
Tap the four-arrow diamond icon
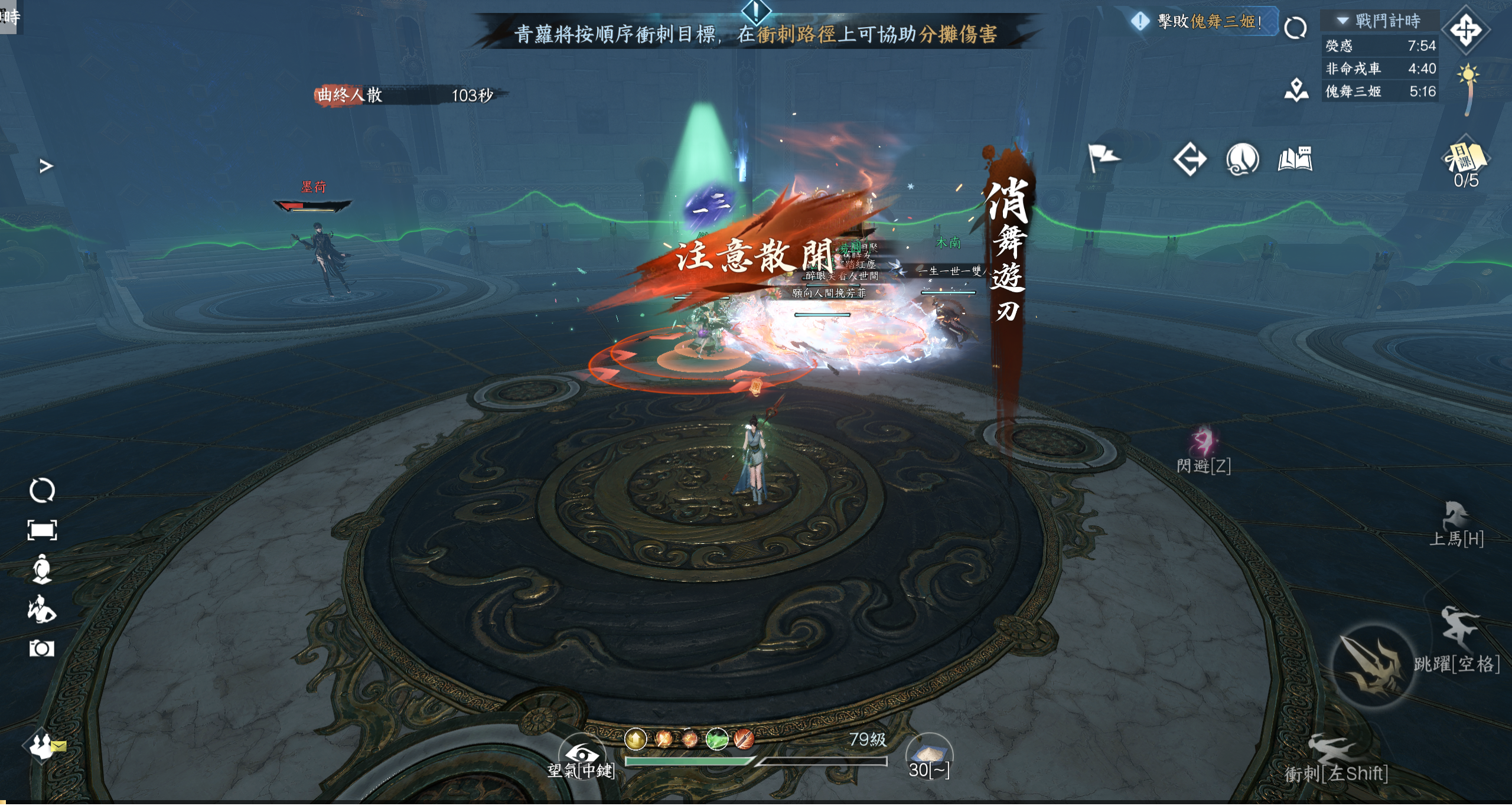(1465, 30)
